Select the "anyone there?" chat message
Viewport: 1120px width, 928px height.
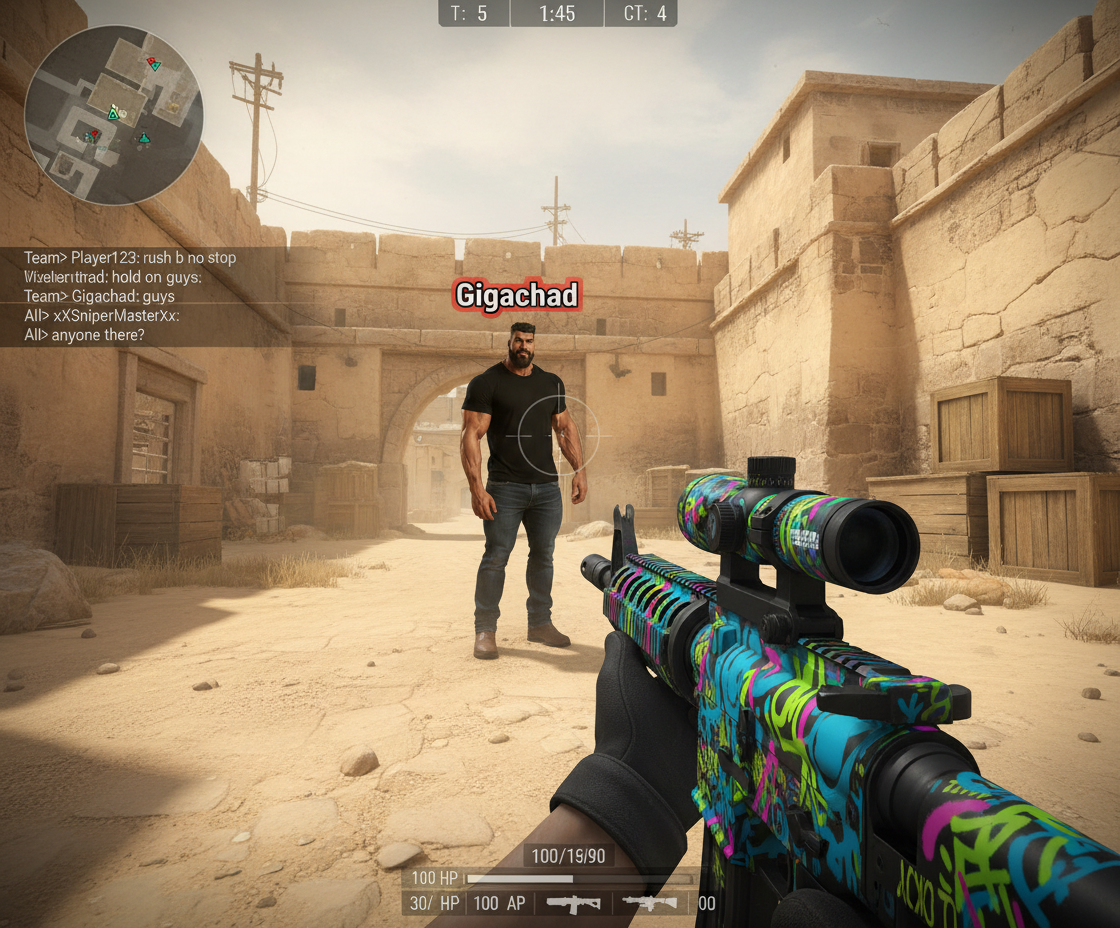tap(84, 335)
